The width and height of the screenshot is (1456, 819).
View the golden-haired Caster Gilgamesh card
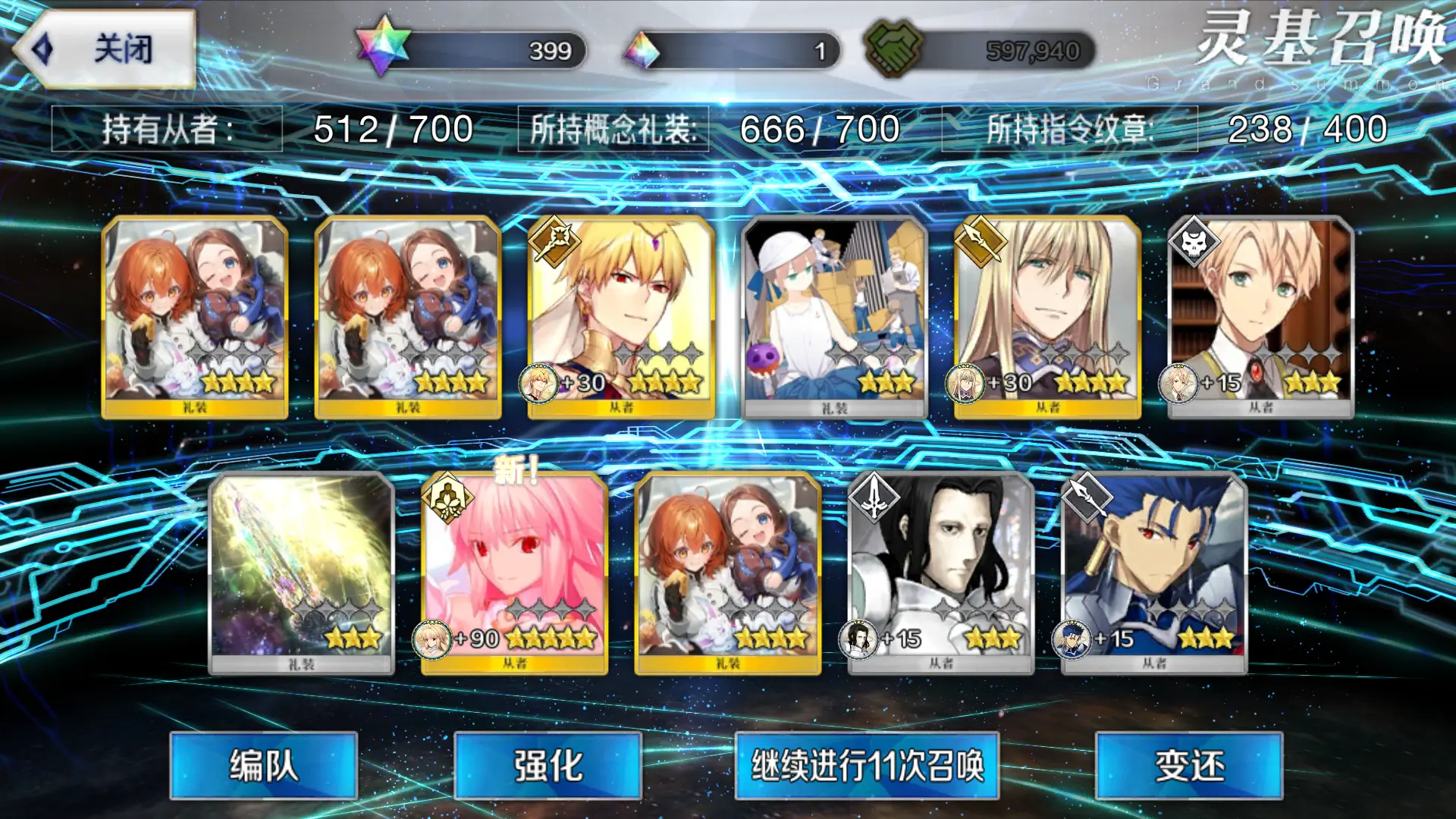(x=621, y=317)
